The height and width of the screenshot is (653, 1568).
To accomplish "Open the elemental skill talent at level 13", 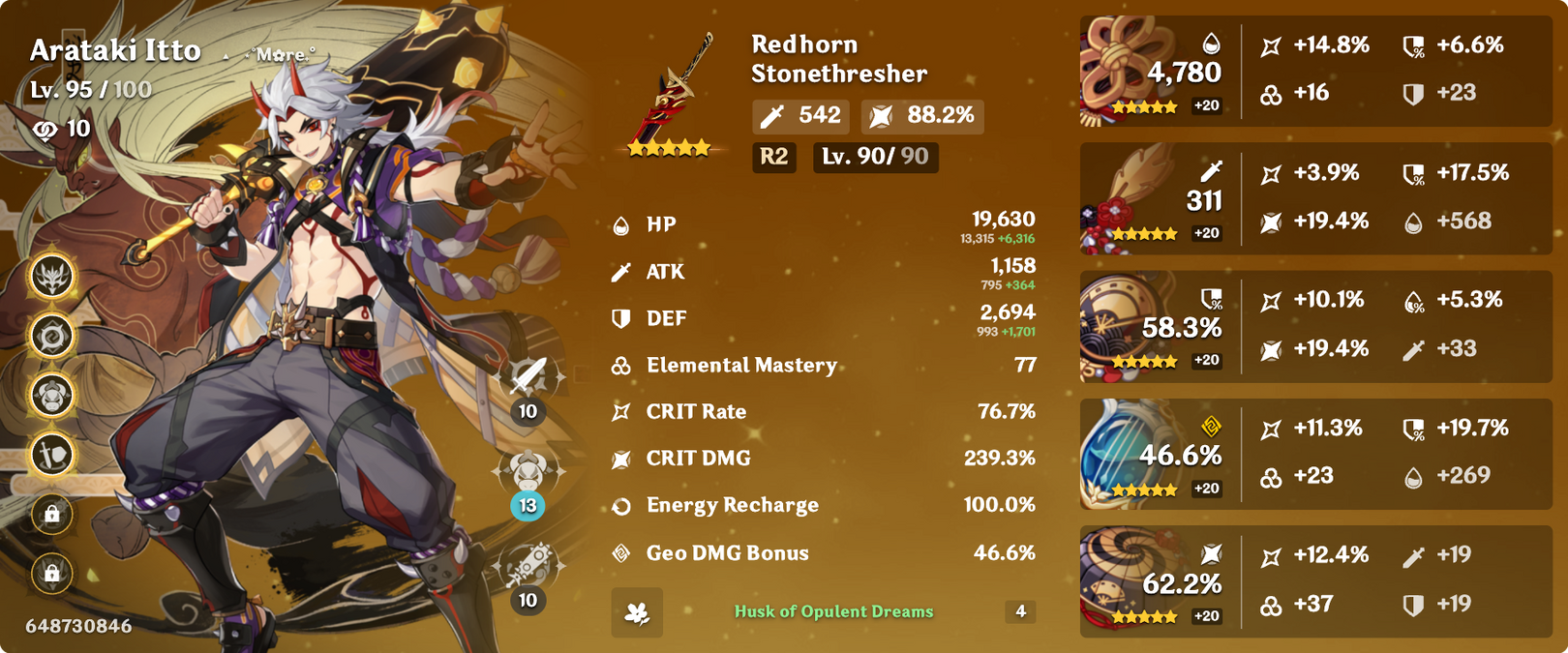I will pyautogui.click(x=528, y=471).
